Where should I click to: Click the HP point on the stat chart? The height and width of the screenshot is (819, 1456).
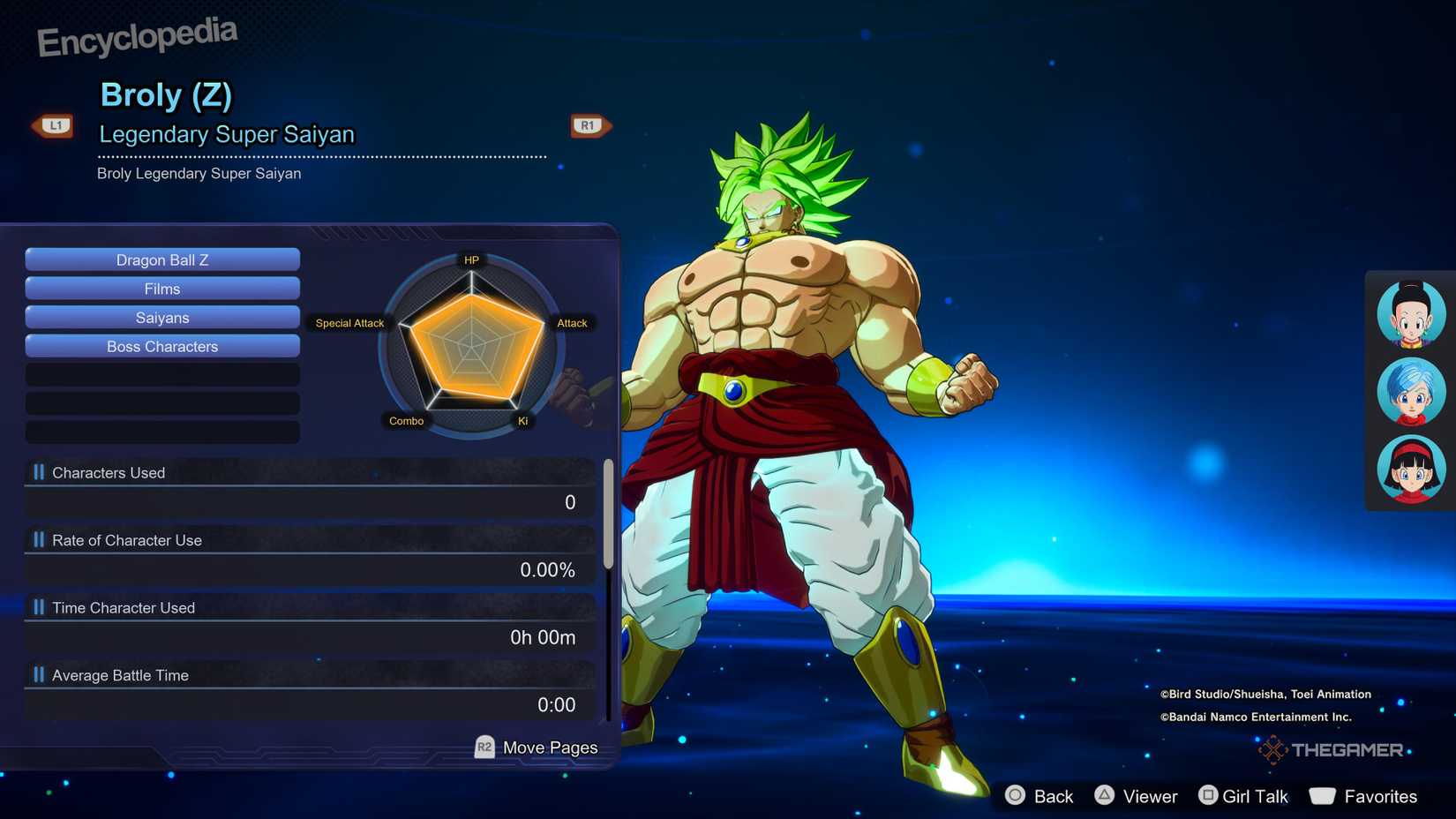[x=471, y=259]
